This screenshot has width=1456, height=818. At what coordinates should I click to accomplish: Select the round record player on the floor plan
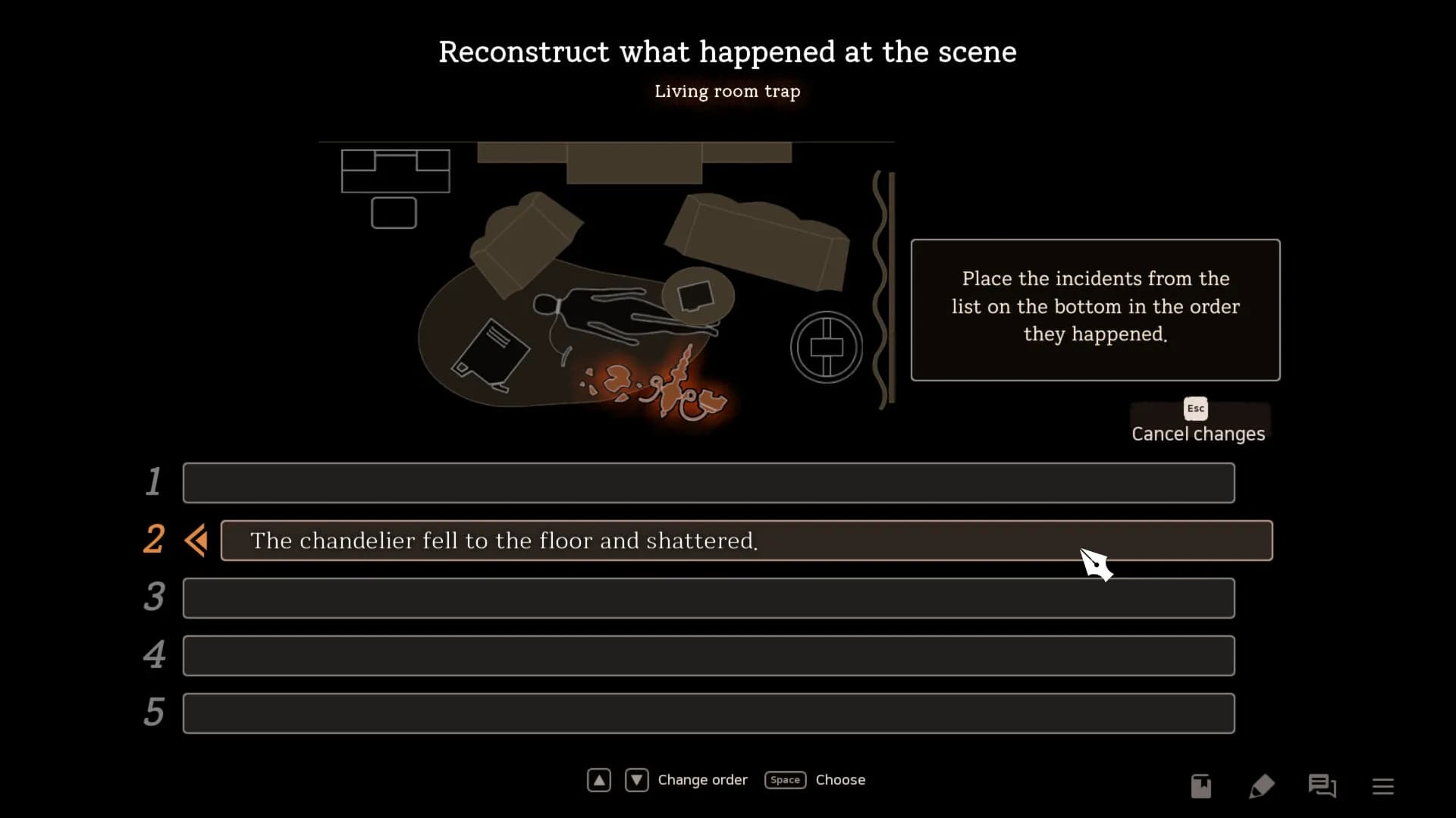[x=826, y=346]
